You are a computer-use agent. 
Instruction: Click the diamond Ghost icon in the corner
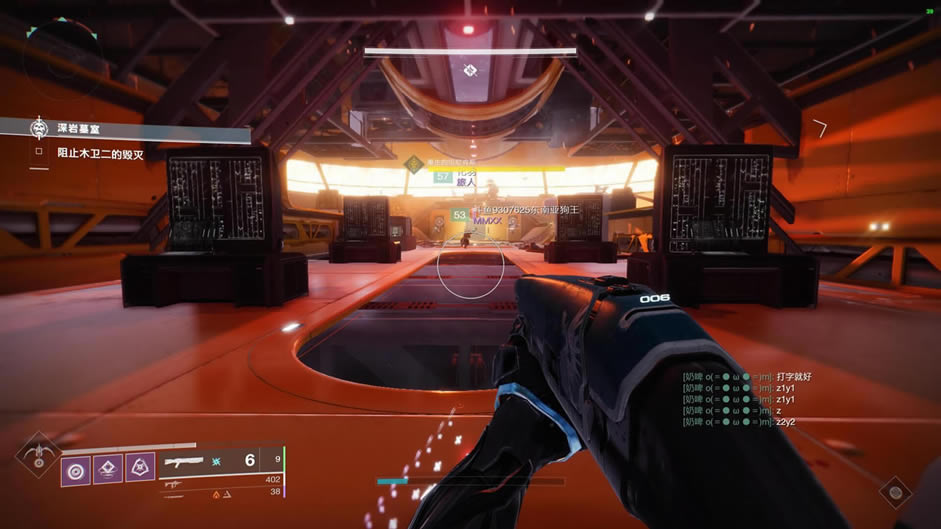click(x=894, y=491)
